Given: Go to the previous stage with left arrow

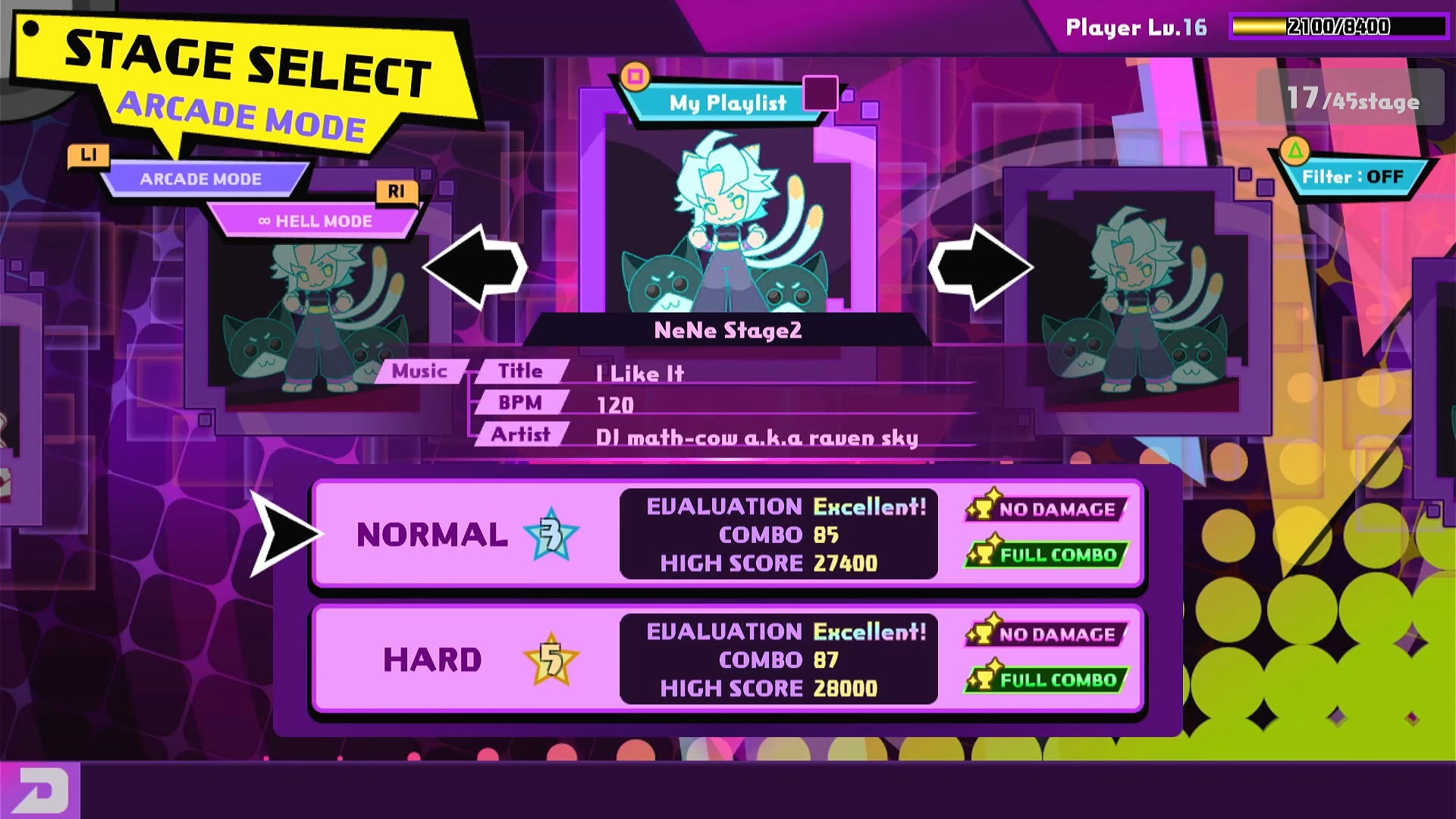Looking at the screenshot, I should [475, 267].
